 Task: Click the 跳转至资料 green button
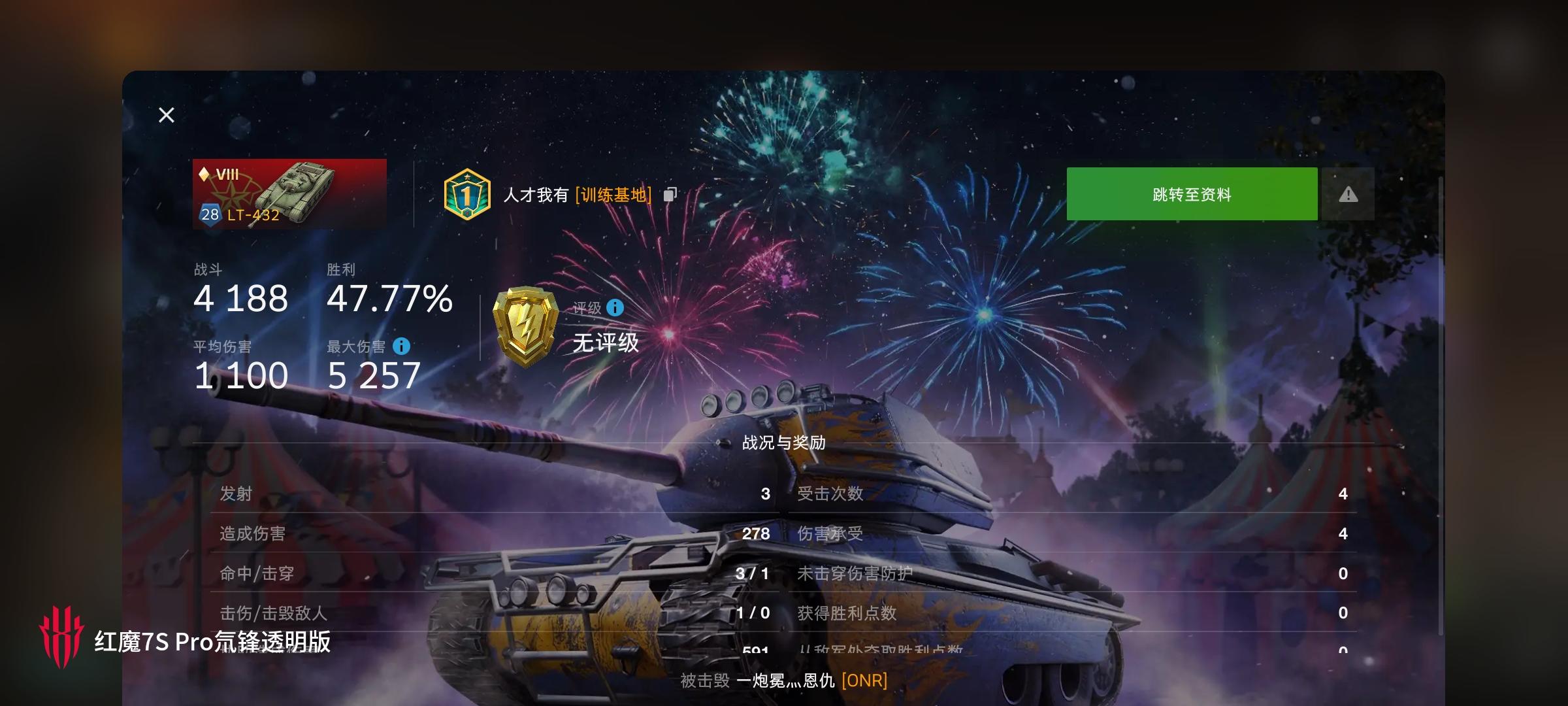[1191, 193]
